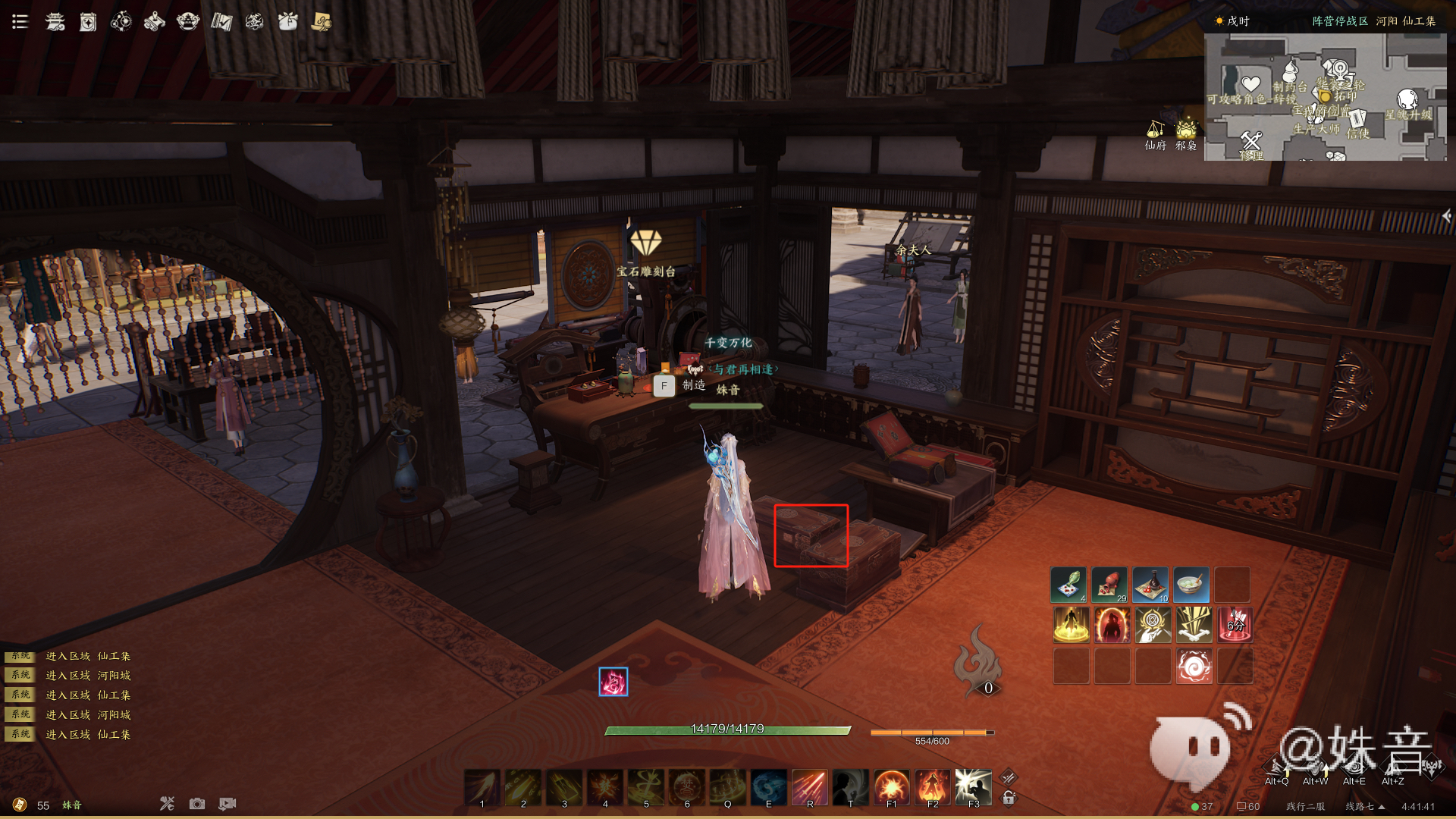Image resolution: width=1456 pixels, height=819 pixels.
Task: Use the red jar medicine with count 29
Action: coord(1111,585)
